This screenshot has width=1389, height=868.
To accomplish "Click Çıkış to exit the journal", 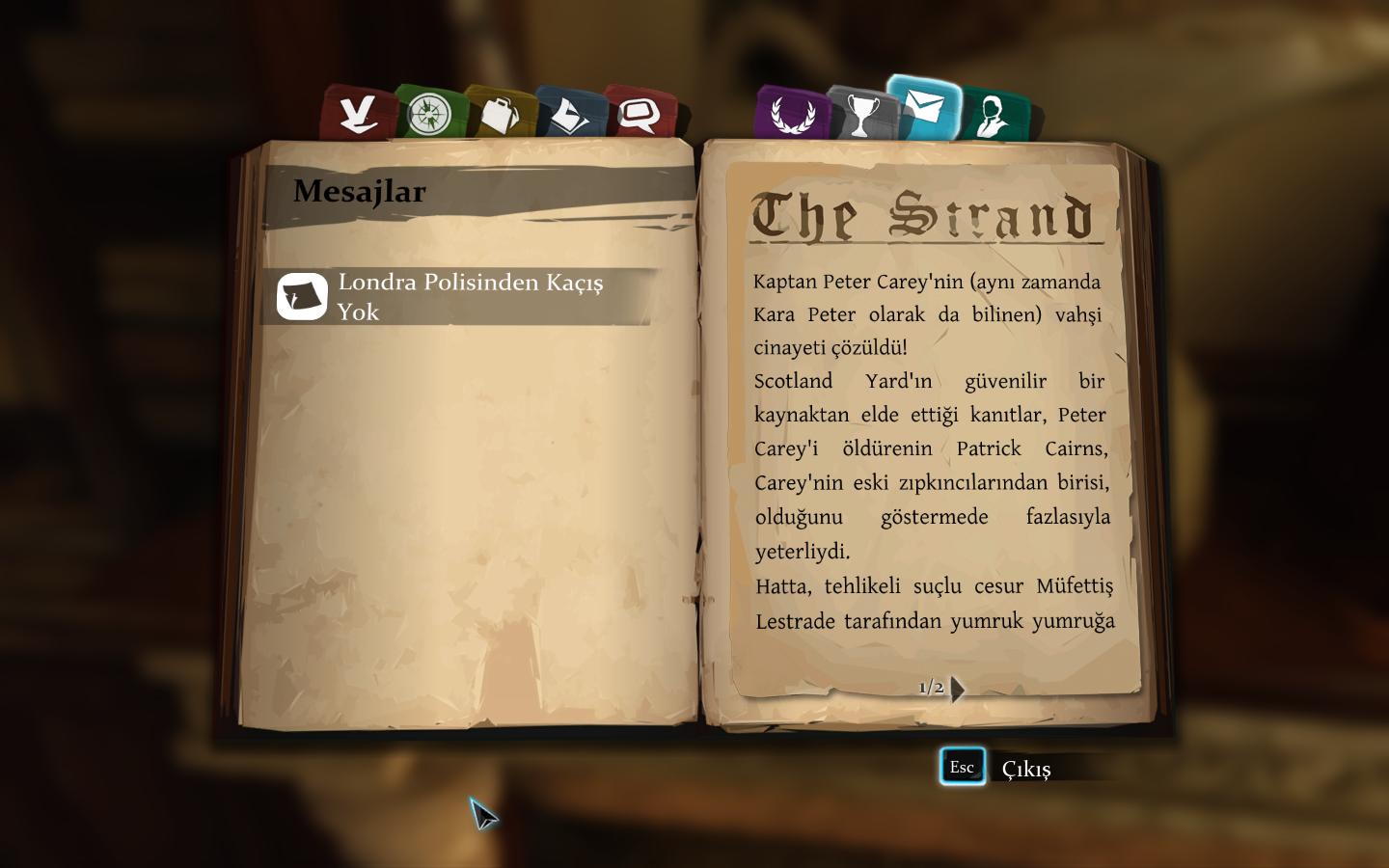I will click(x=1024, y=769).
